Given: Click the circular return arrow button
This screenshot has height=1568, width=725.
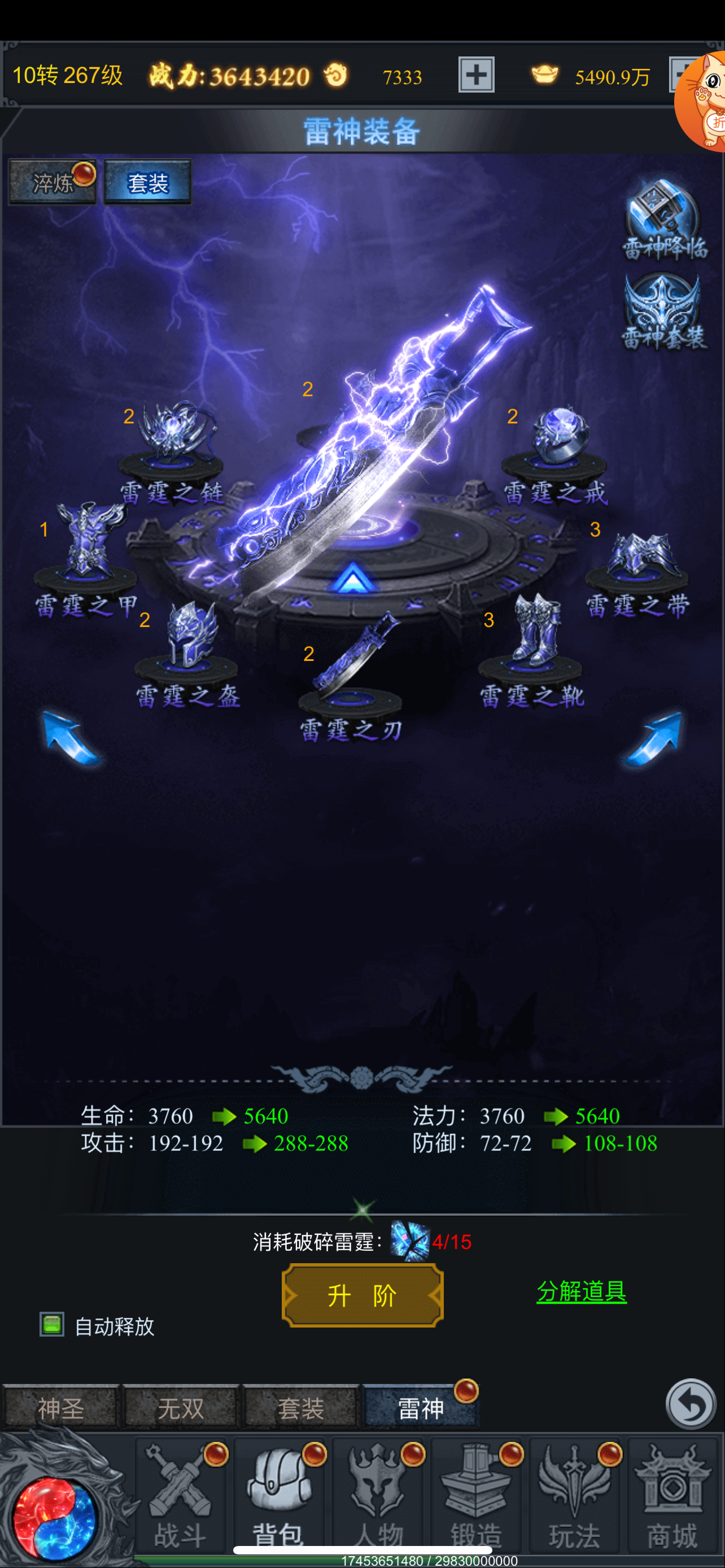Looking at the screenshot, I should pyautogui.click(x=691, y=1404).
